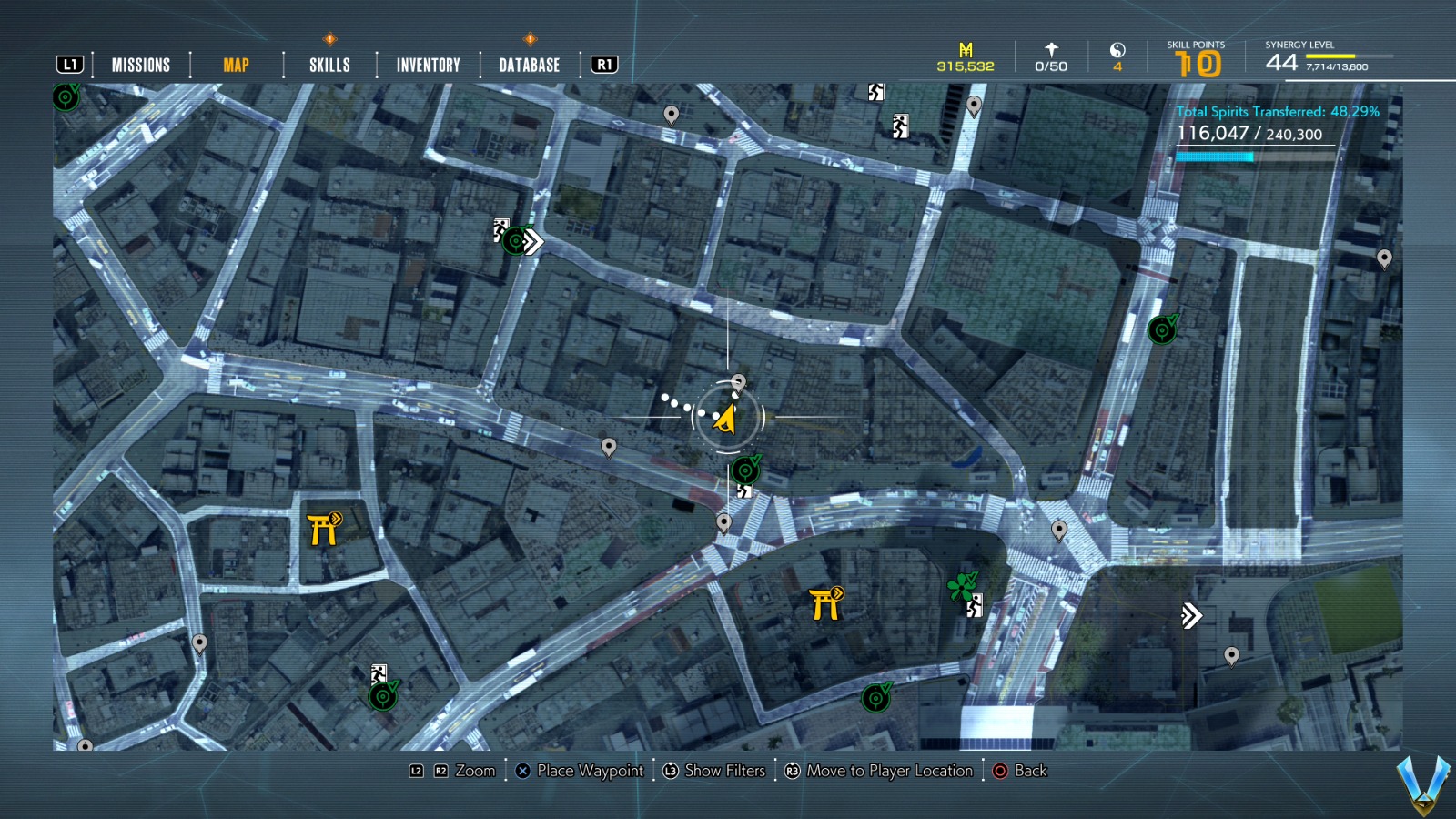Switch to the INVENTORY tab
1456x819 pixels.
coord(426,65)
